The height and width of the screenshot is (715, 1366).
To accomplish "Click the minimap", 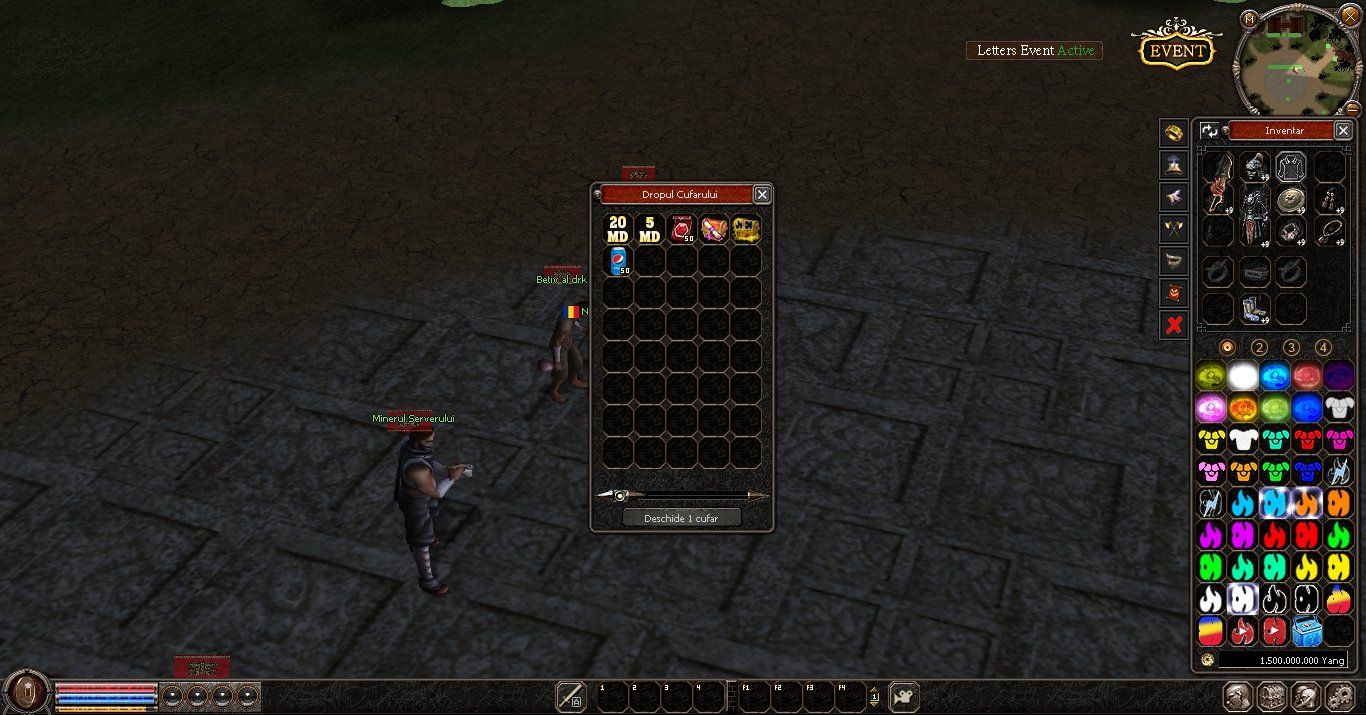I will pos(1298,60).
